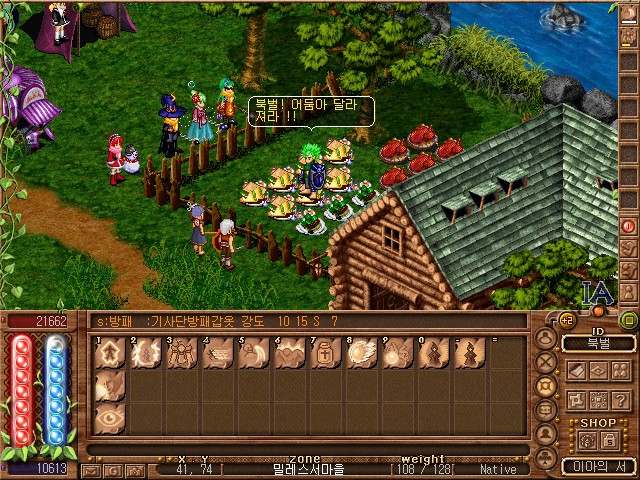Activate the winged armor skill in slot 3
Image resolution: width=640 pixels, height=480 pixels.
[181, 354]
